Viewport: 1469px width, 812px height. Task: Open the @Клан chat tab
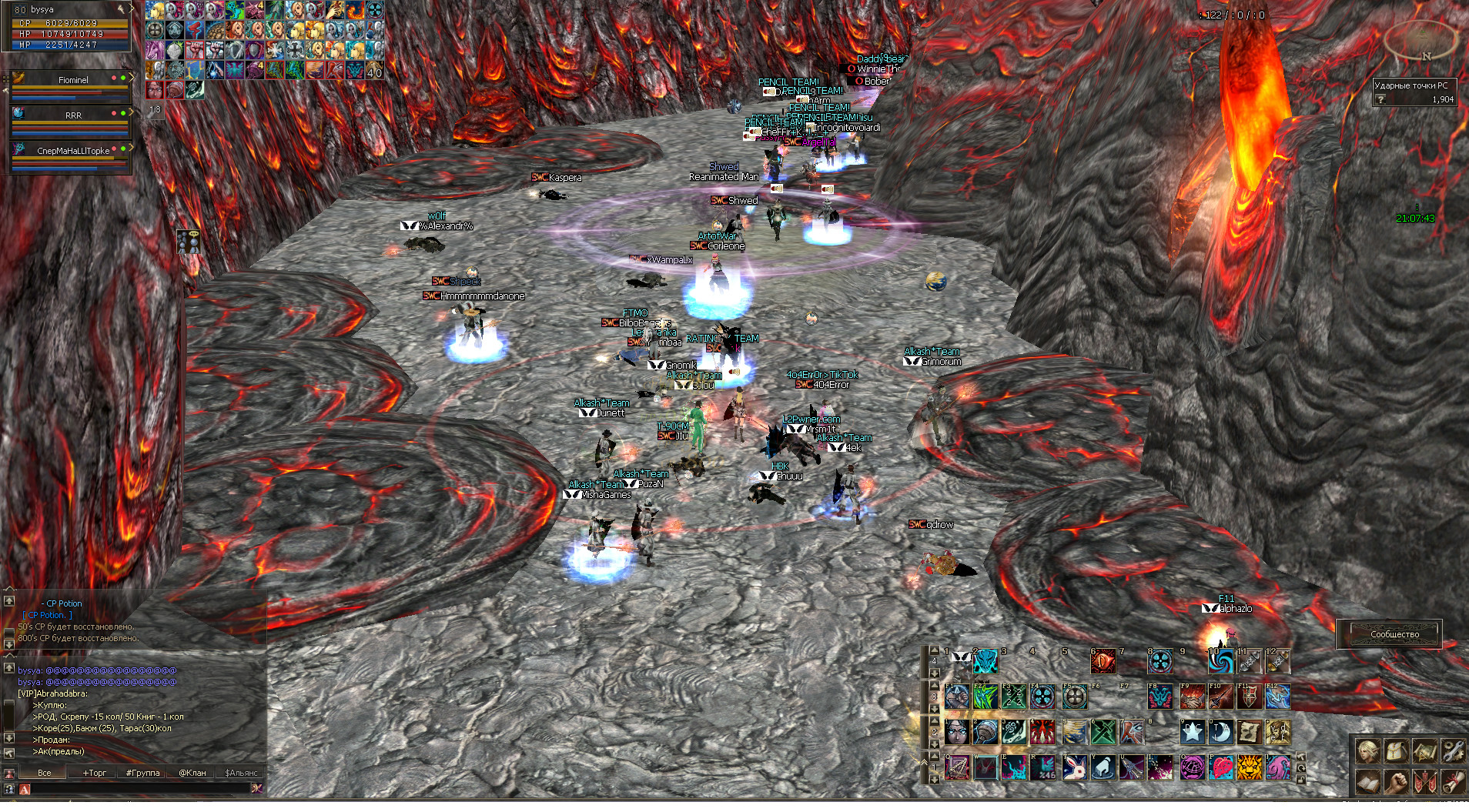[192, 773]
